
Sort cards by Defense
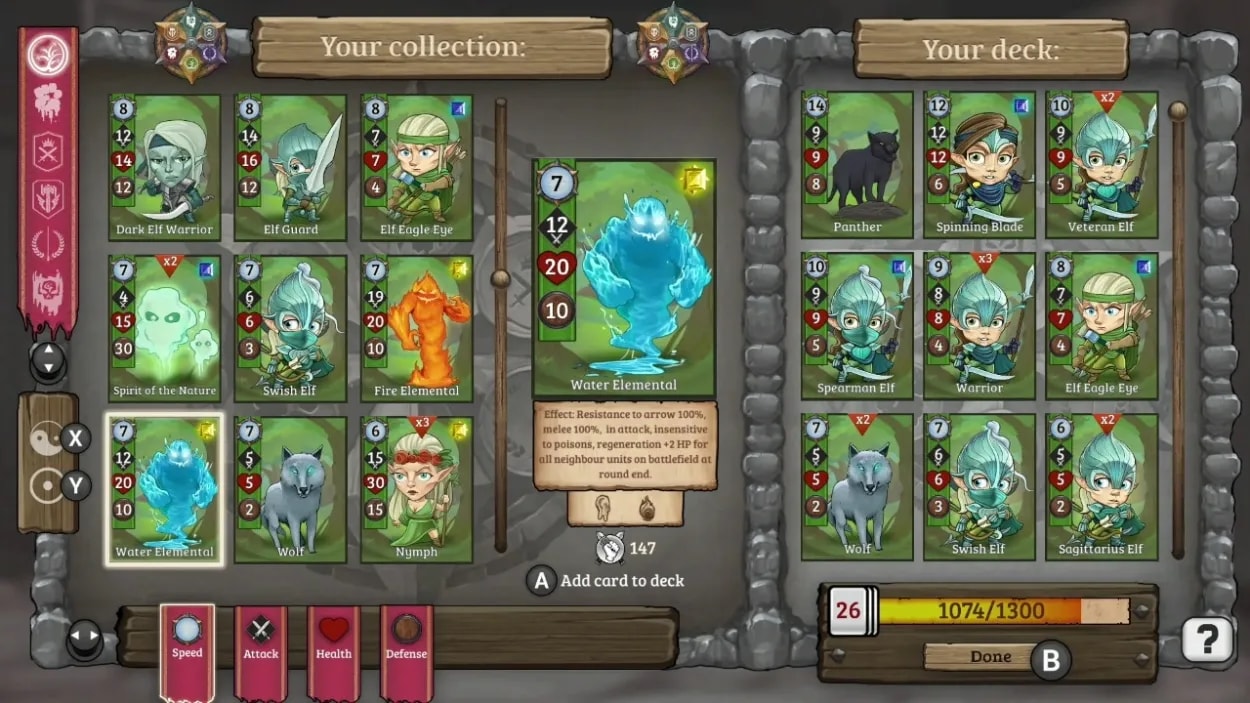407,639
